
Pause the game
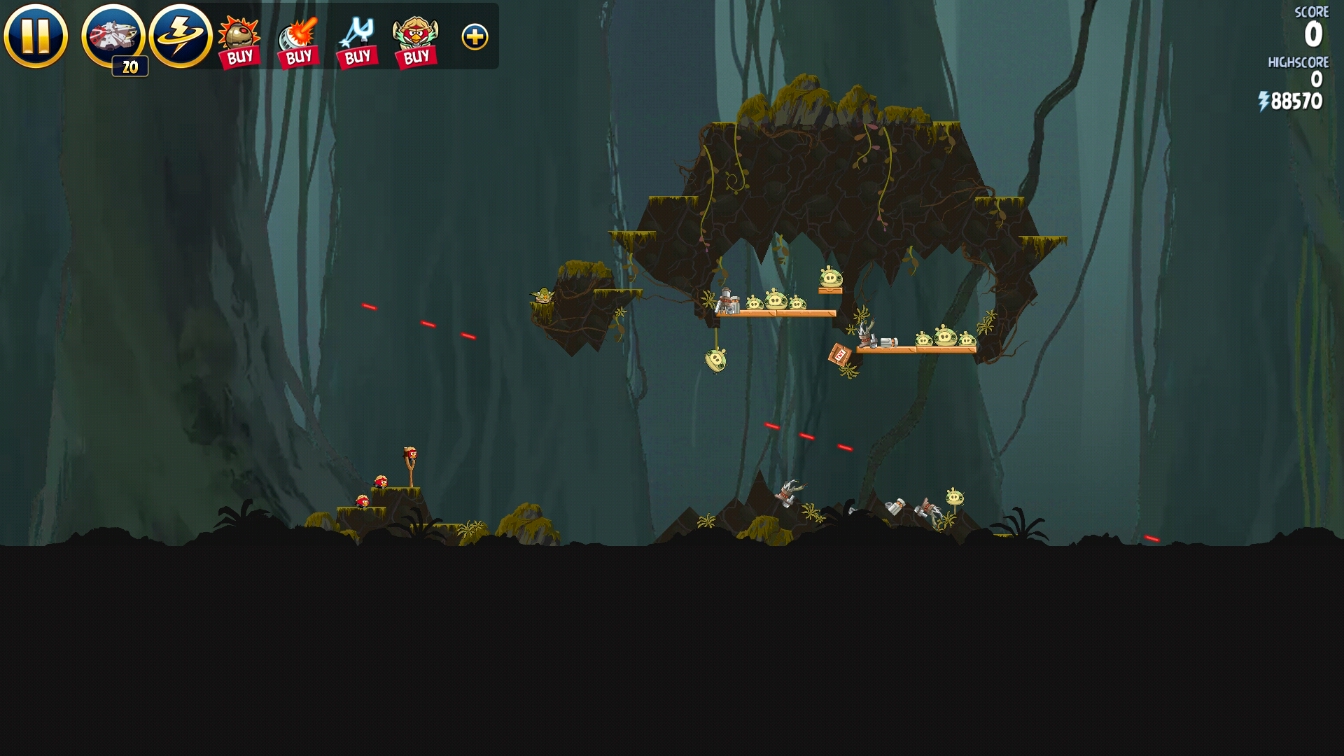(x=35, y=36)
